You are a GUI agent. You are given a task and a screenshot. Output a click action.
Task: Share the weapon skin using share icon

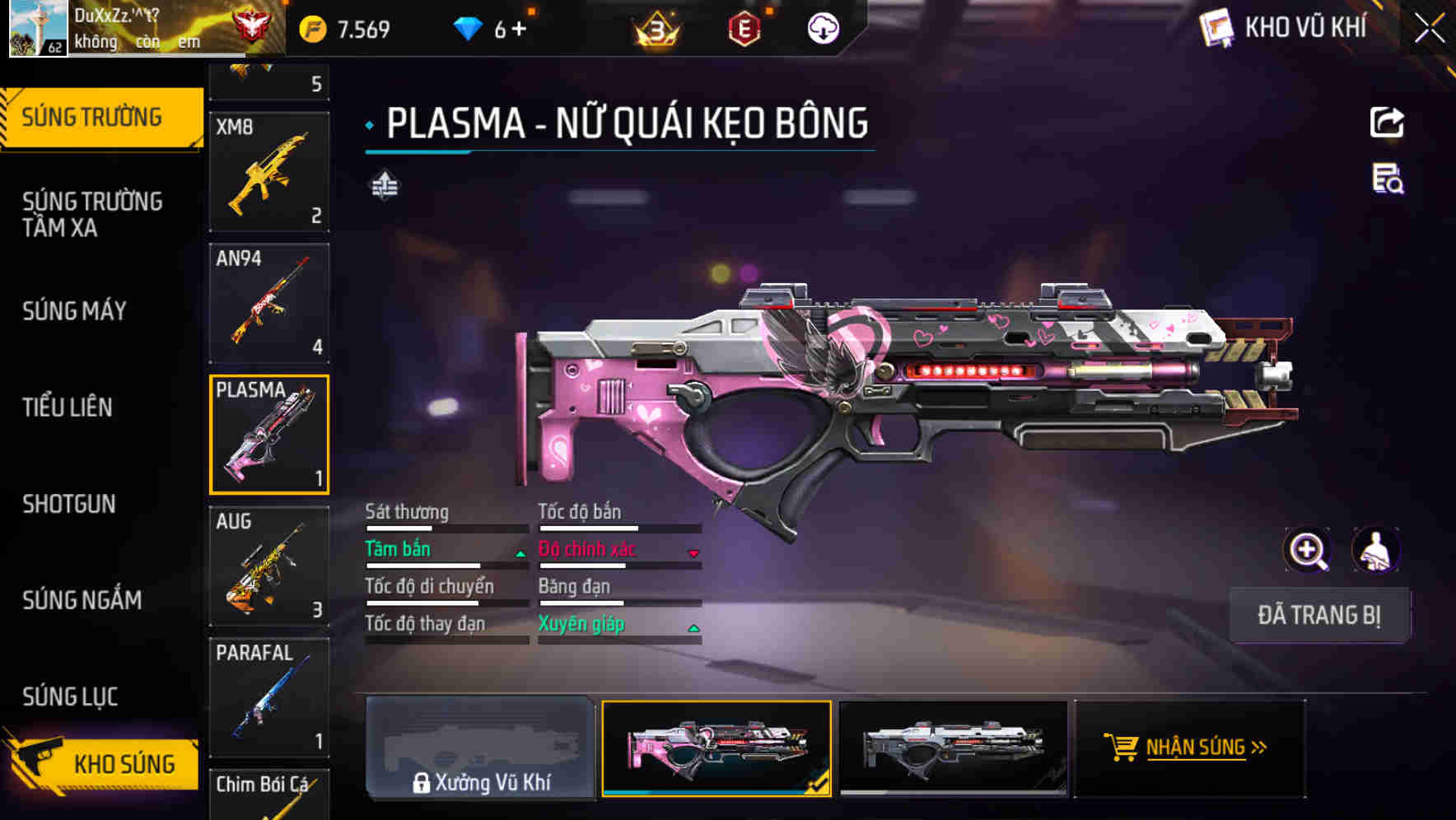[1387, 123]
